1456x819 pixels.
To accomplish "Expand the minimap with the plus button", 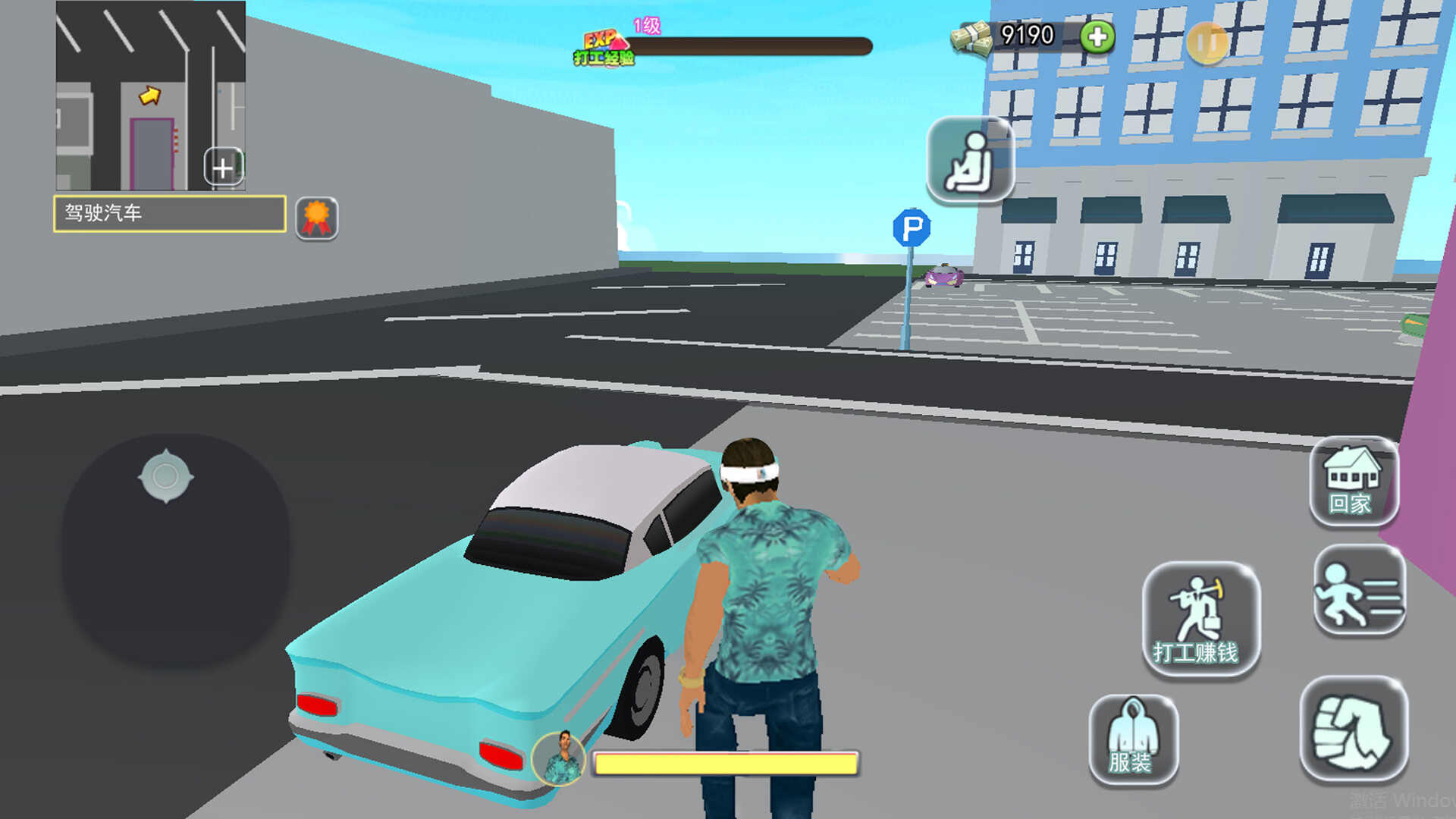I will (x=223, y=168).
